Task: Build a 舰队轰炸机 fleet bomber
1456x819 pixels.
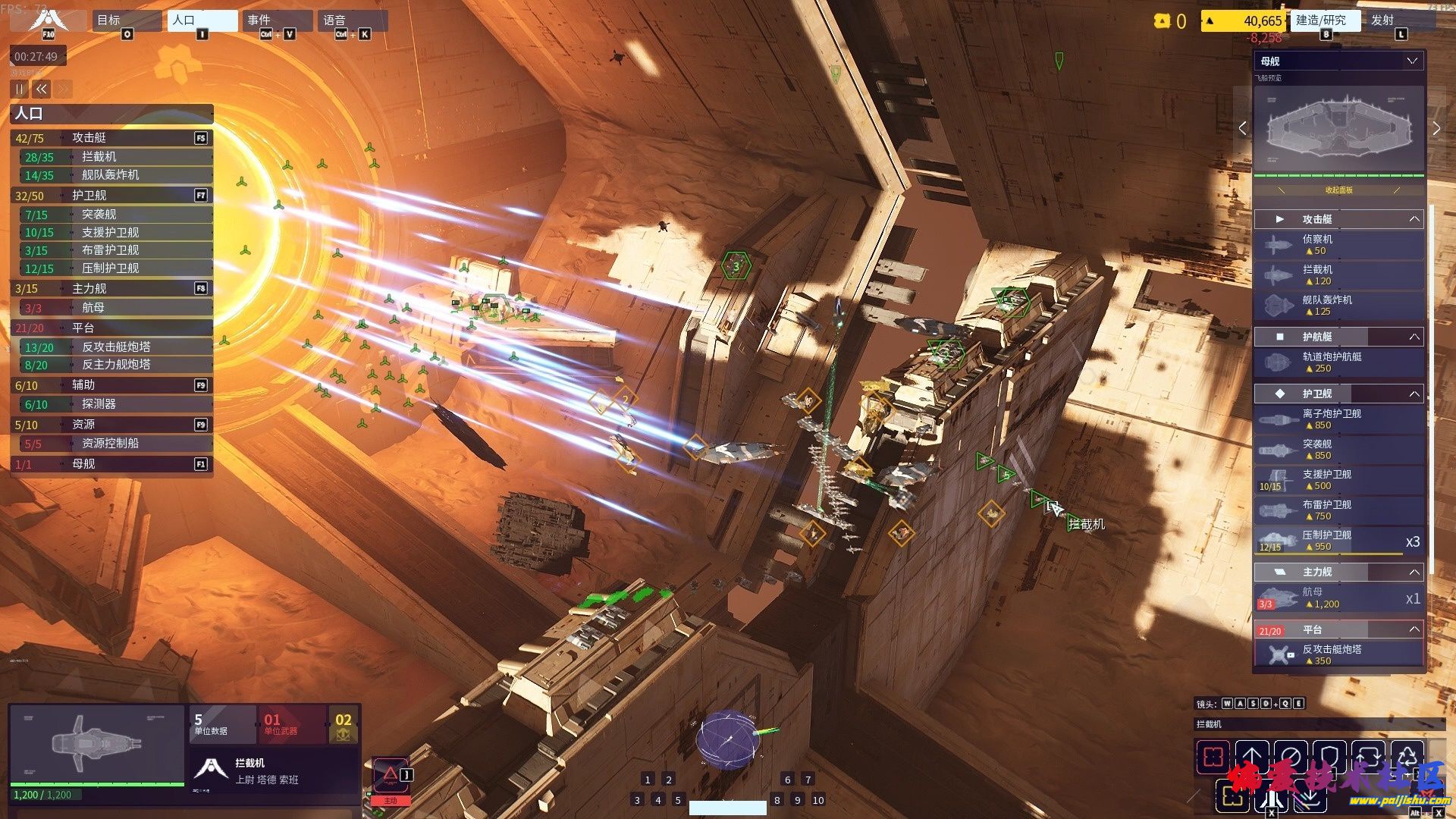Action: 1339,306
